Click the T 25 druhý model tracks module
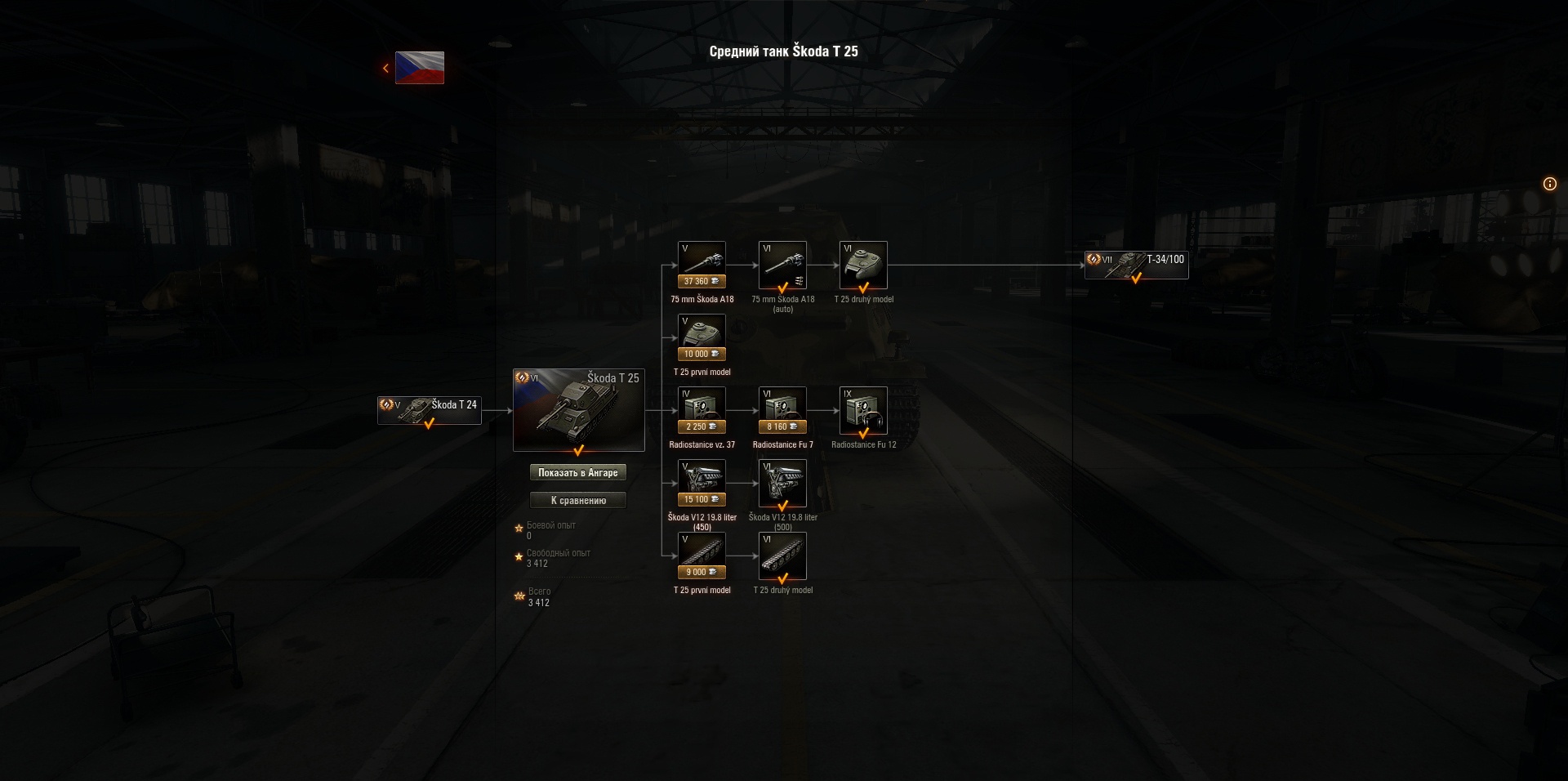 coord(782,555)
